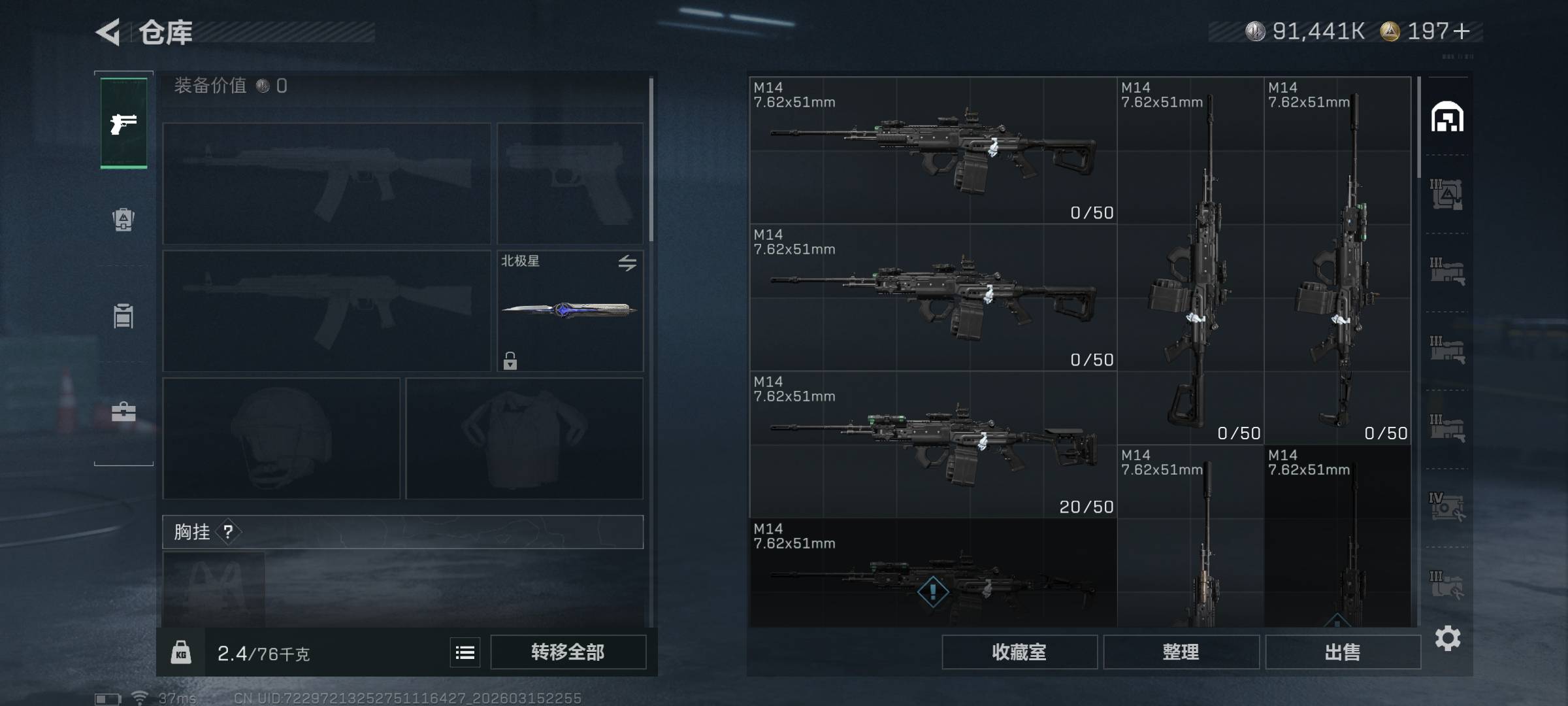The image size is (1568, 706).
Task: Click the empty body armor slot
Action: point(524,438)
